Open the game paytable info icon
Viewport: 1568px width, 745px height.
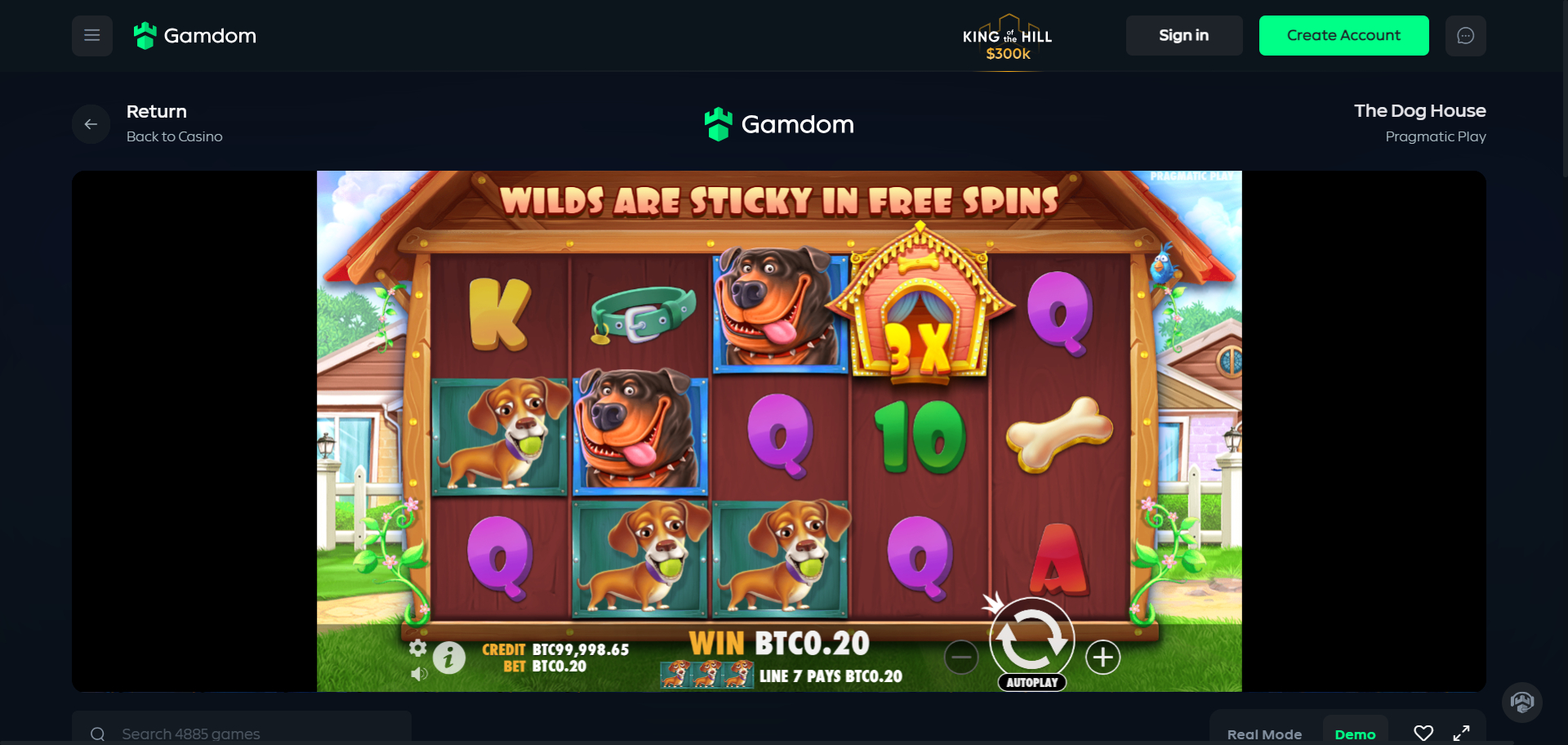(x=449, y=658)
